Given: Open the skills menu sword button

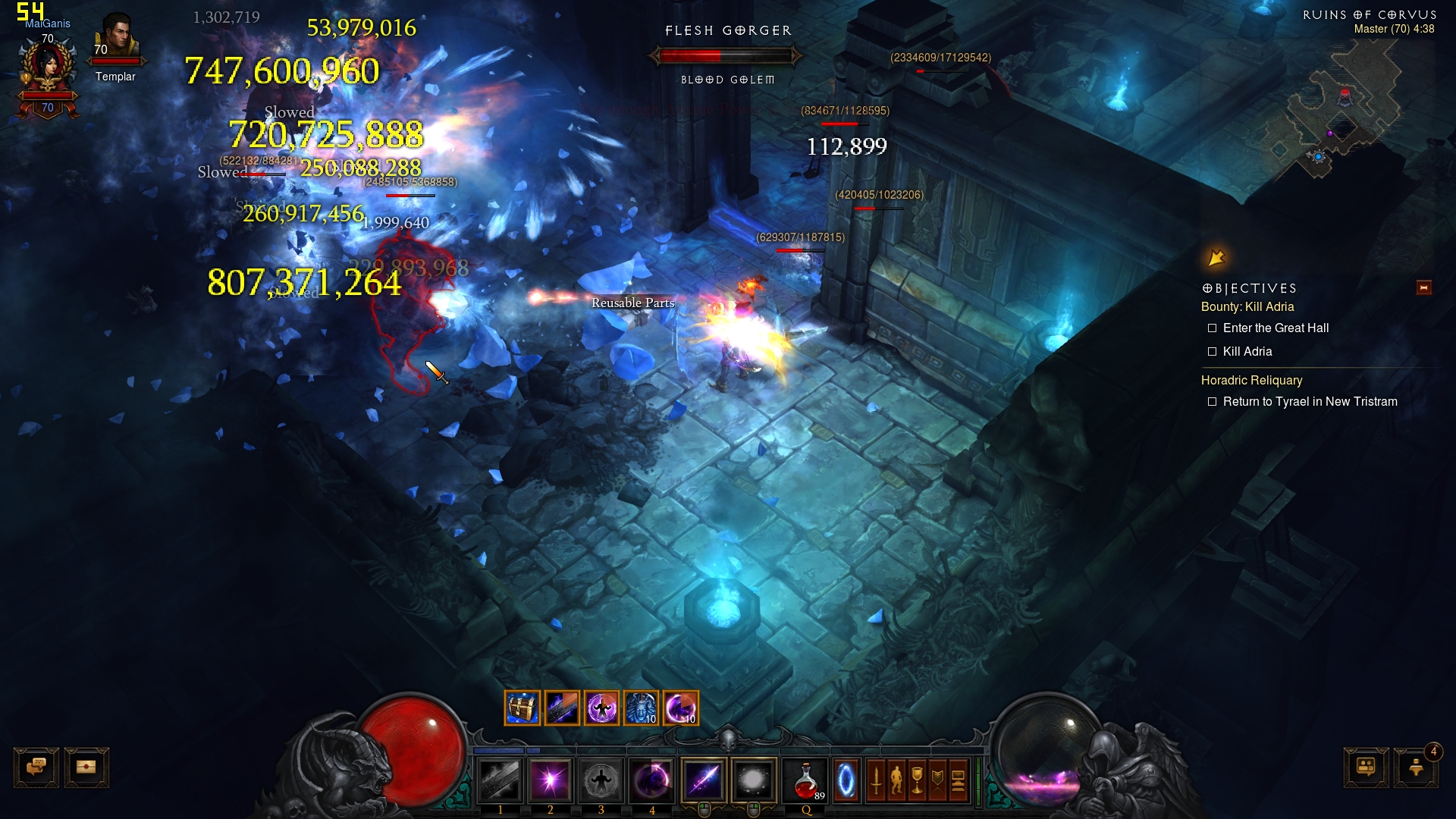Looking at the screenshot, I should [876, 780].
